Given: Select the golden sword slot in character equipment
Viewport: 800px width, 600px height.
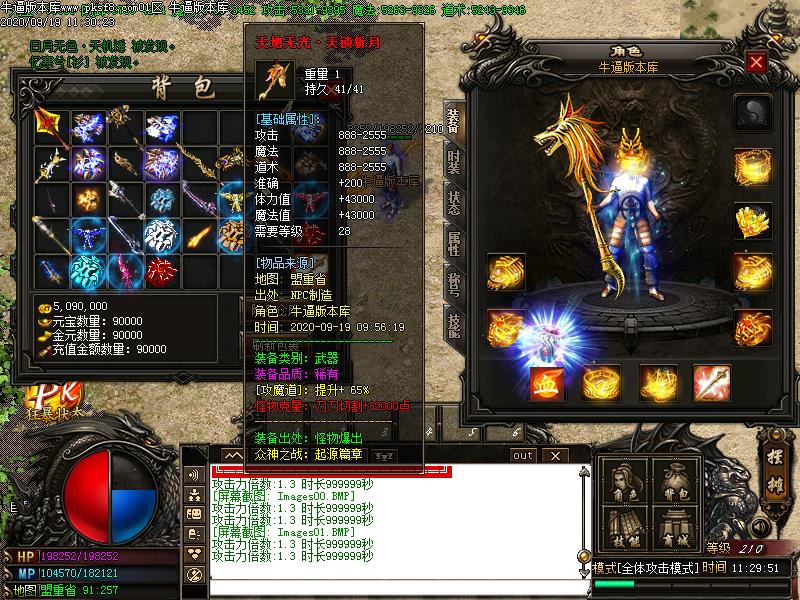Looking at the screenshot, I should tap(711, 383).
